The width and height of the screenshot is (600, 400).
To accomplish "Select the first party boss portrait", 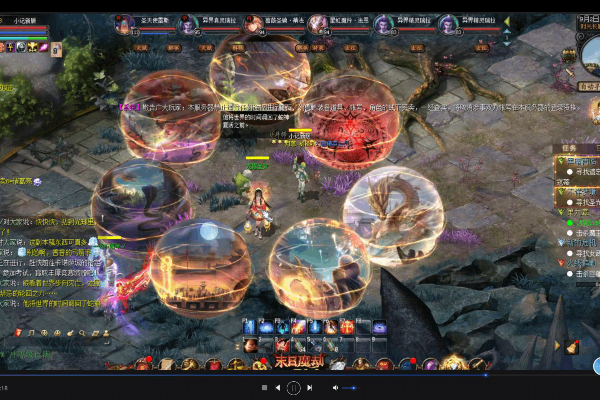I will [124, 24].
